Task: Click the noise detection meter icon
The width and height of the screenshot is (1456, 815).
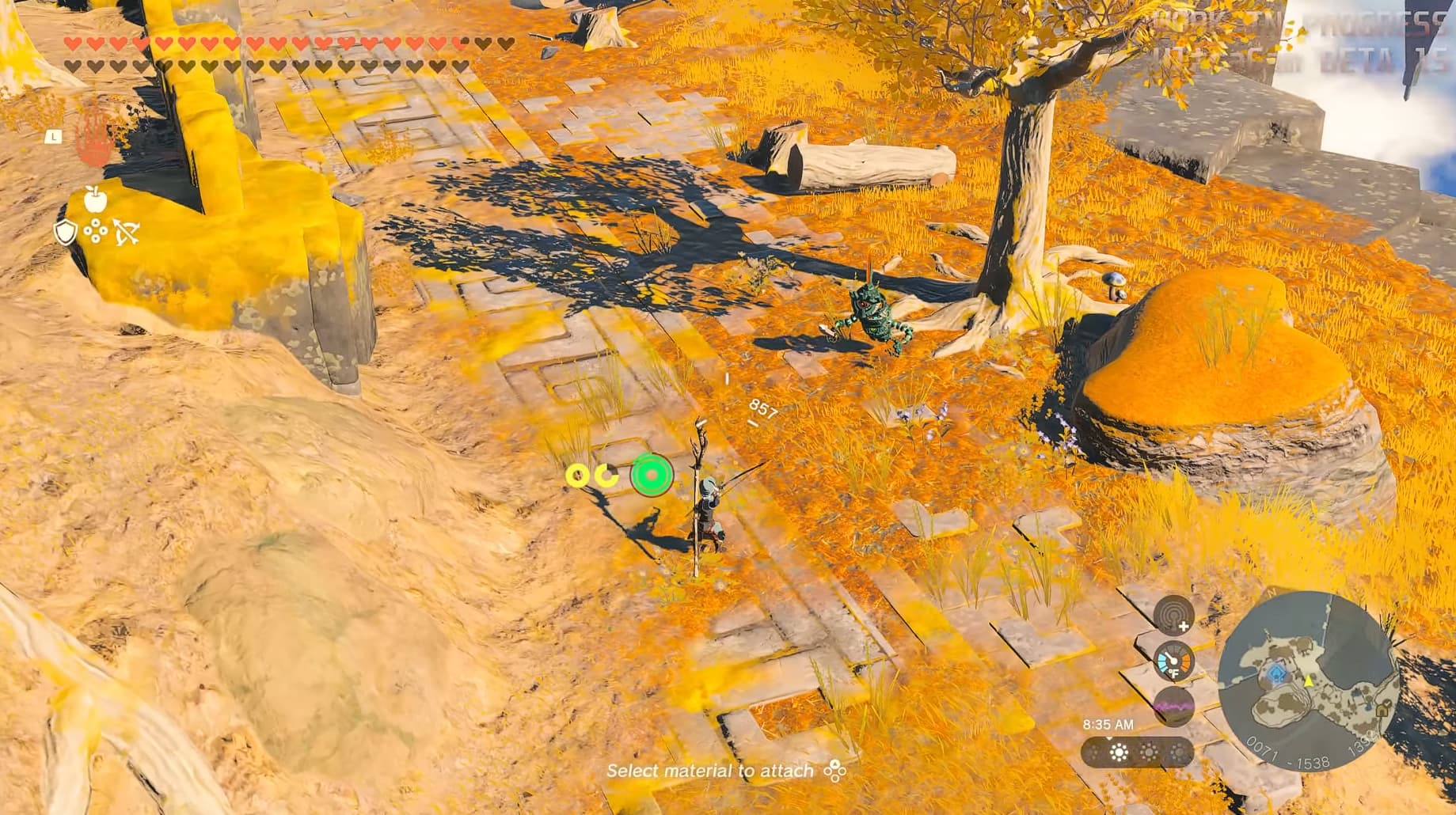Action: [1173, 706]
